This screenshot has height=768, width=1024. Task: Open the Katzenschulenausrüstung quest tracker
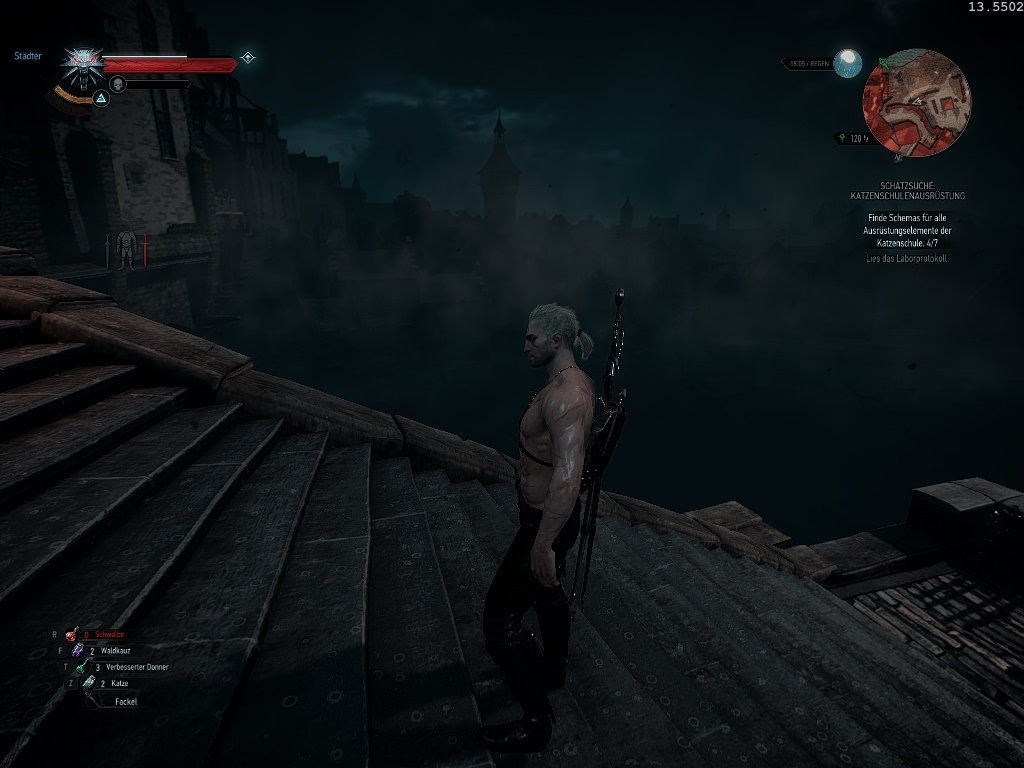(x=908, y=192)
